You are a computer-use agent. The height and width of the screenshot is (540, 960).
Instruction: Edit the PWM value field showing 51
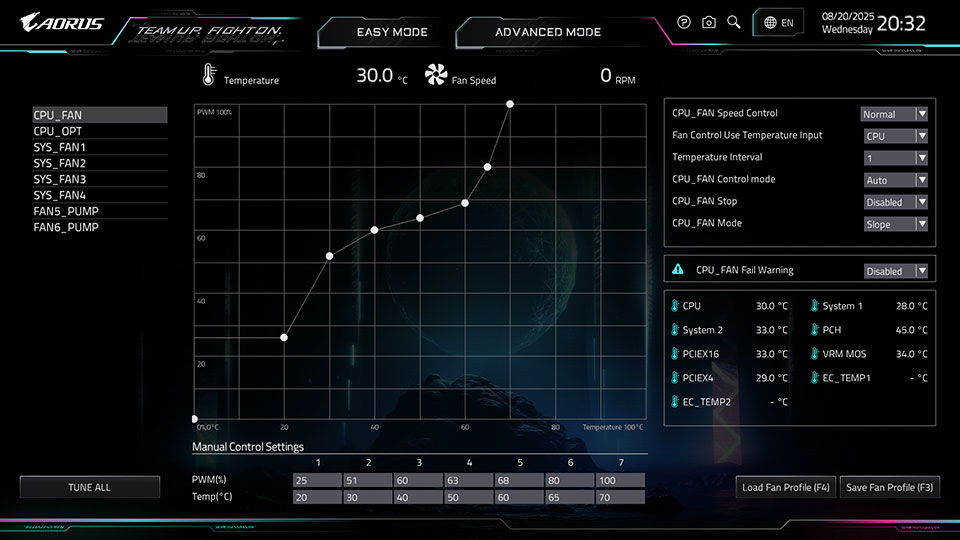pyautogui.click(x=367, y=481)
